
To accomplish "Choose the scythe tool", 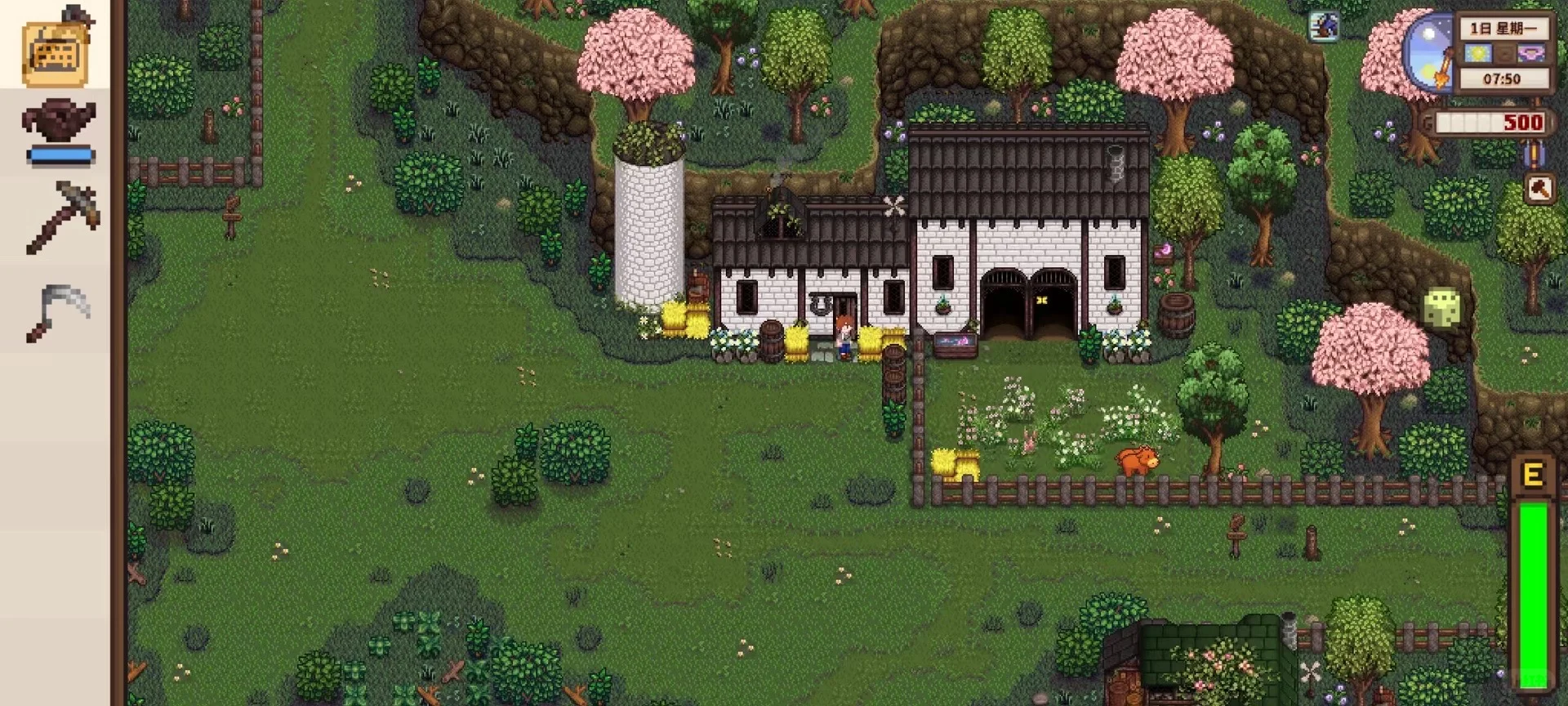I will point(59,312).
